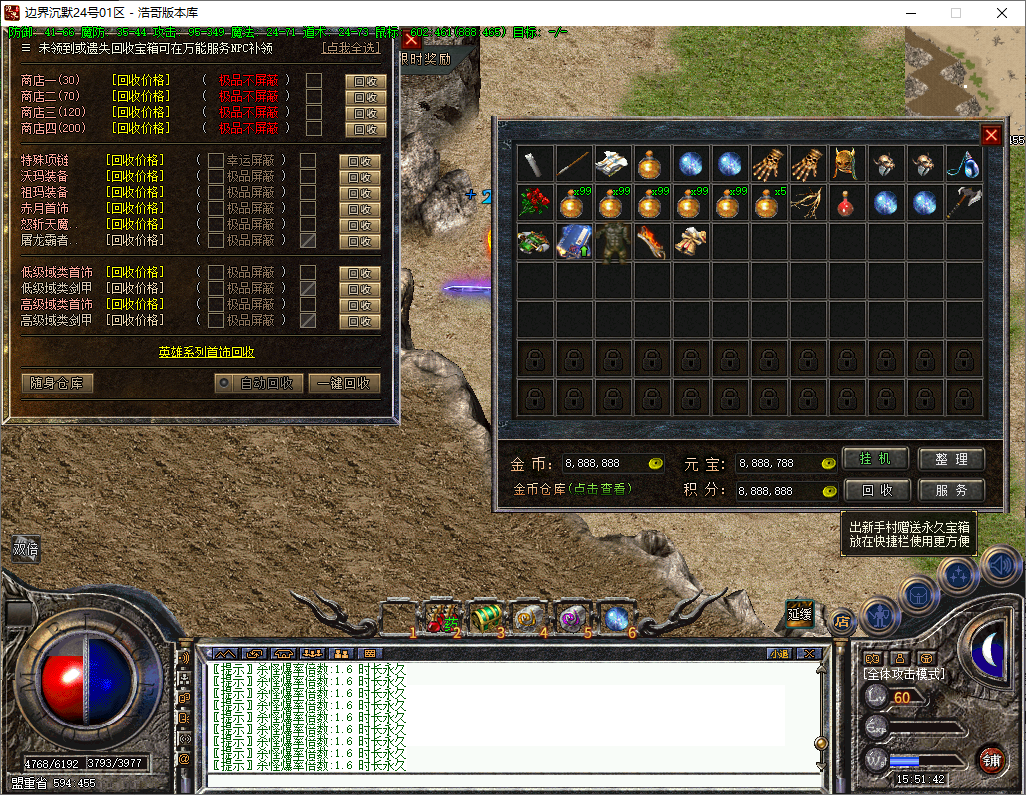Screen dimensions: 1026x795
Task: Recycle 商店一(30) items with its 回收 button
Action: click(x=365, y=81)
